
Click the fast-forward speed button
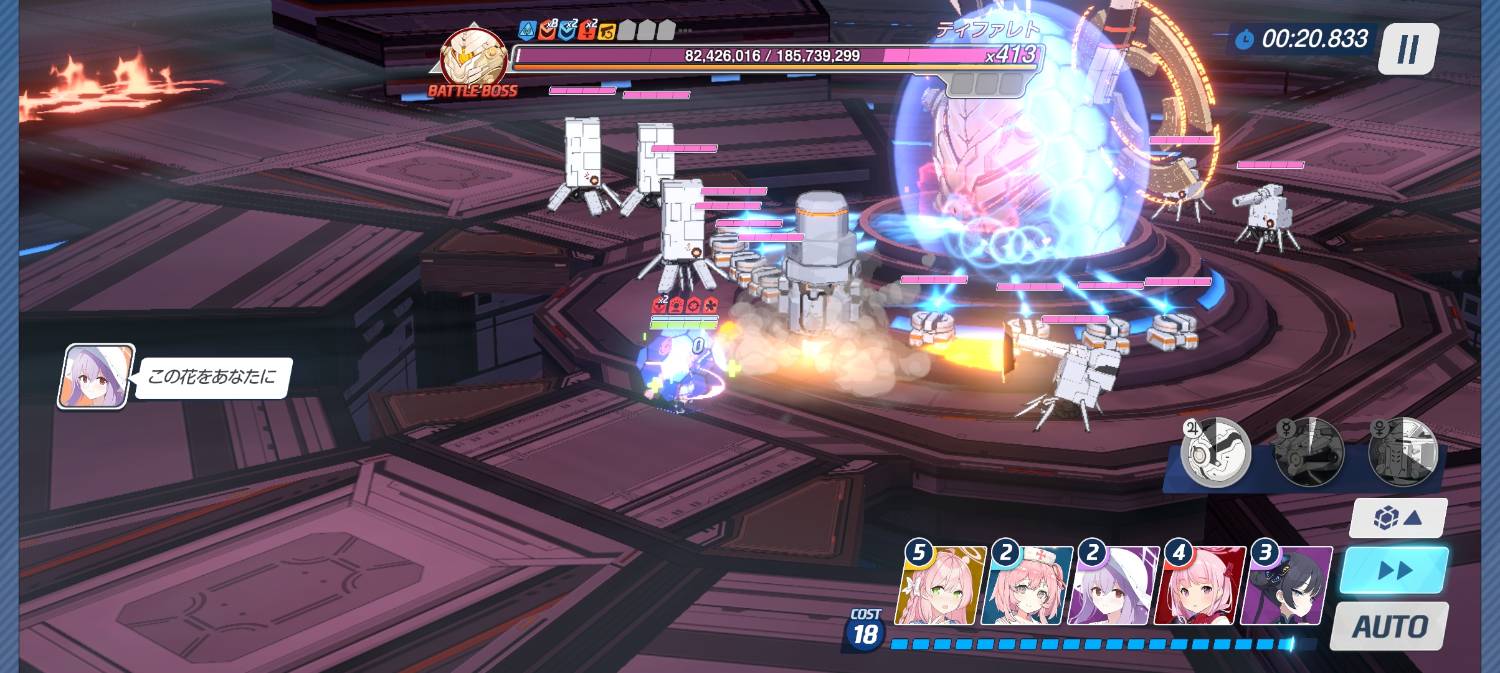(1394, 571)
